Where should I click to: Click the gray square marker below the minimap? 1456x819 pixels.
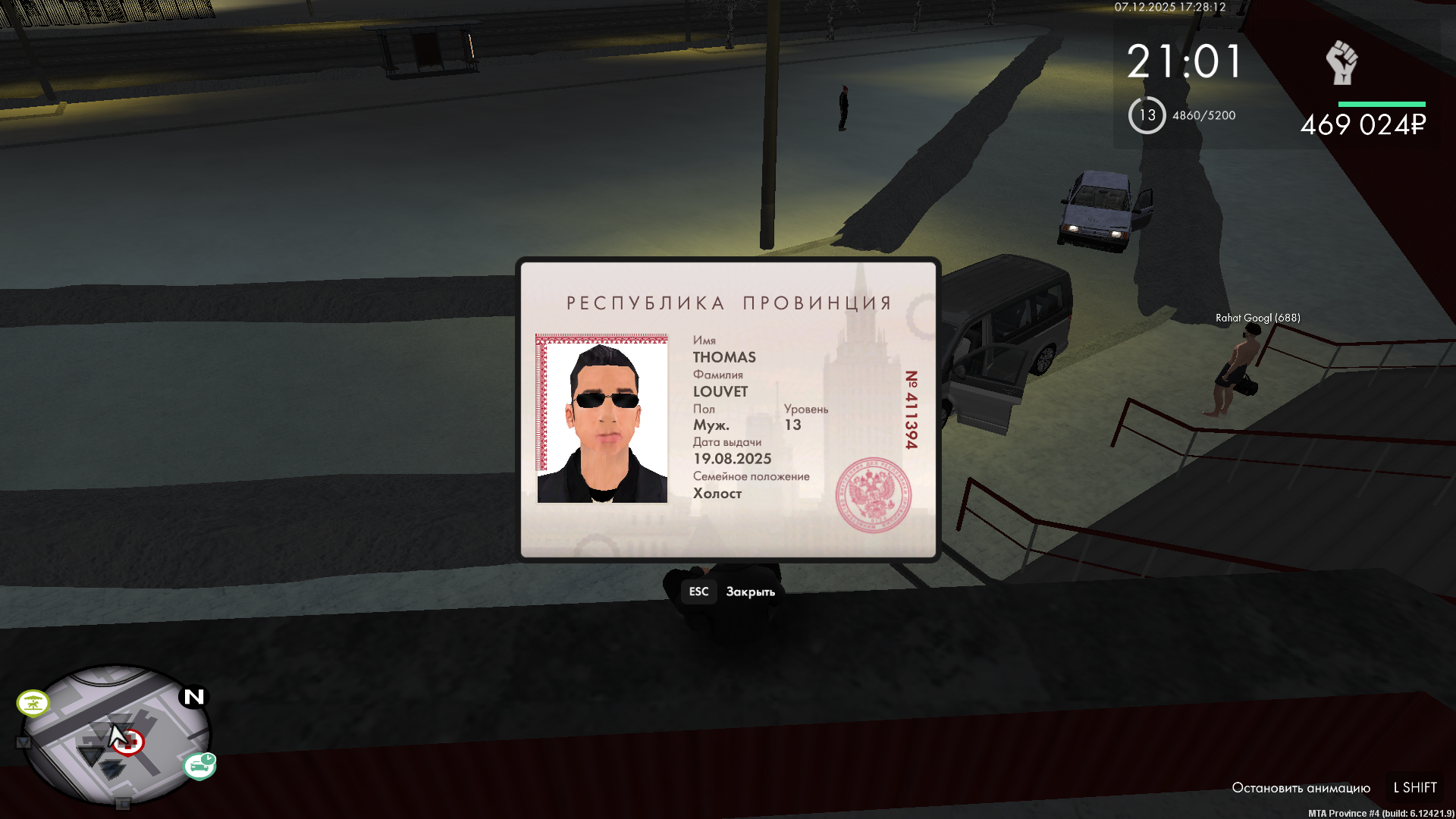[122, 804]
